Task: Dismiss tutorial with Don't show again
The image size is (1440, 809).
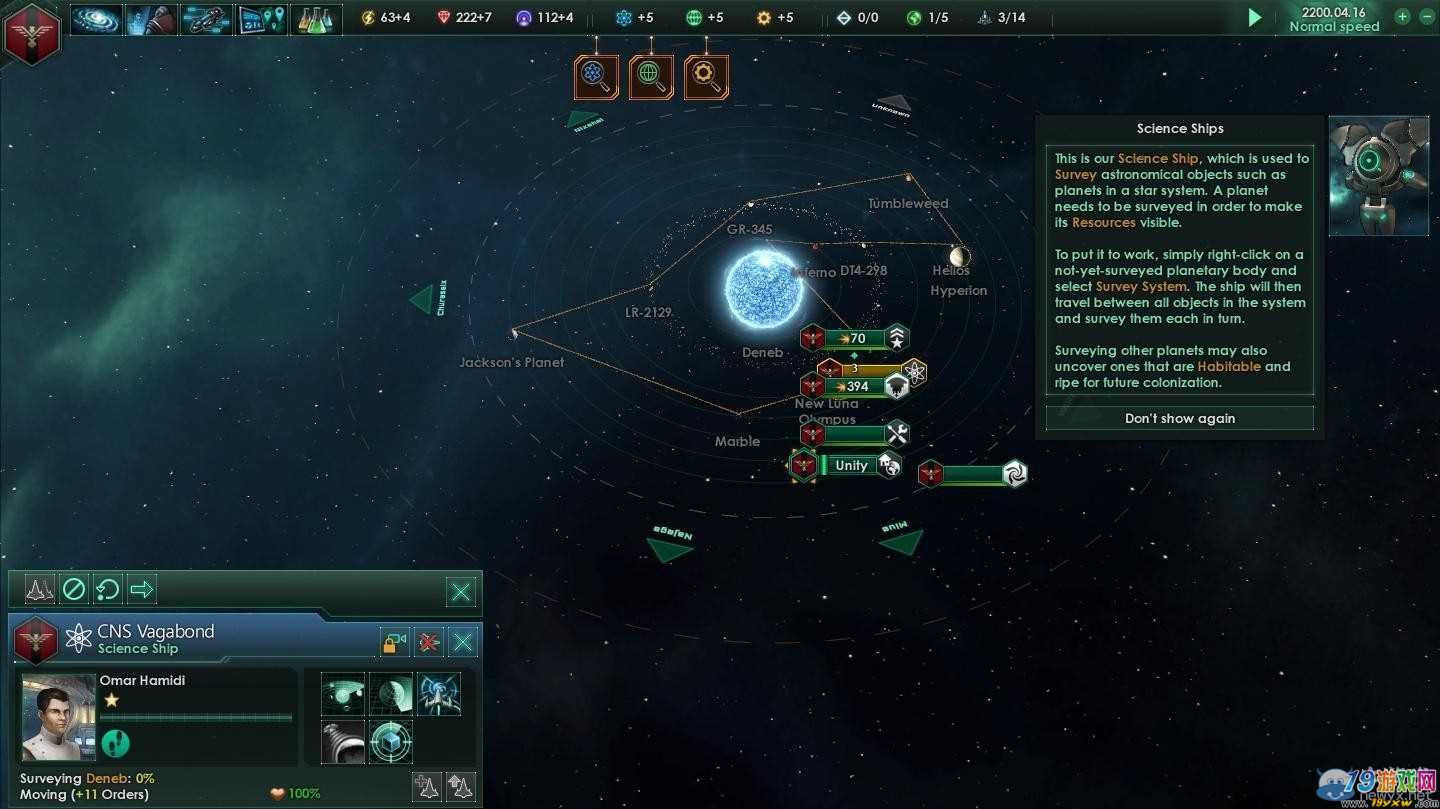Action: tap(1179, 418)
